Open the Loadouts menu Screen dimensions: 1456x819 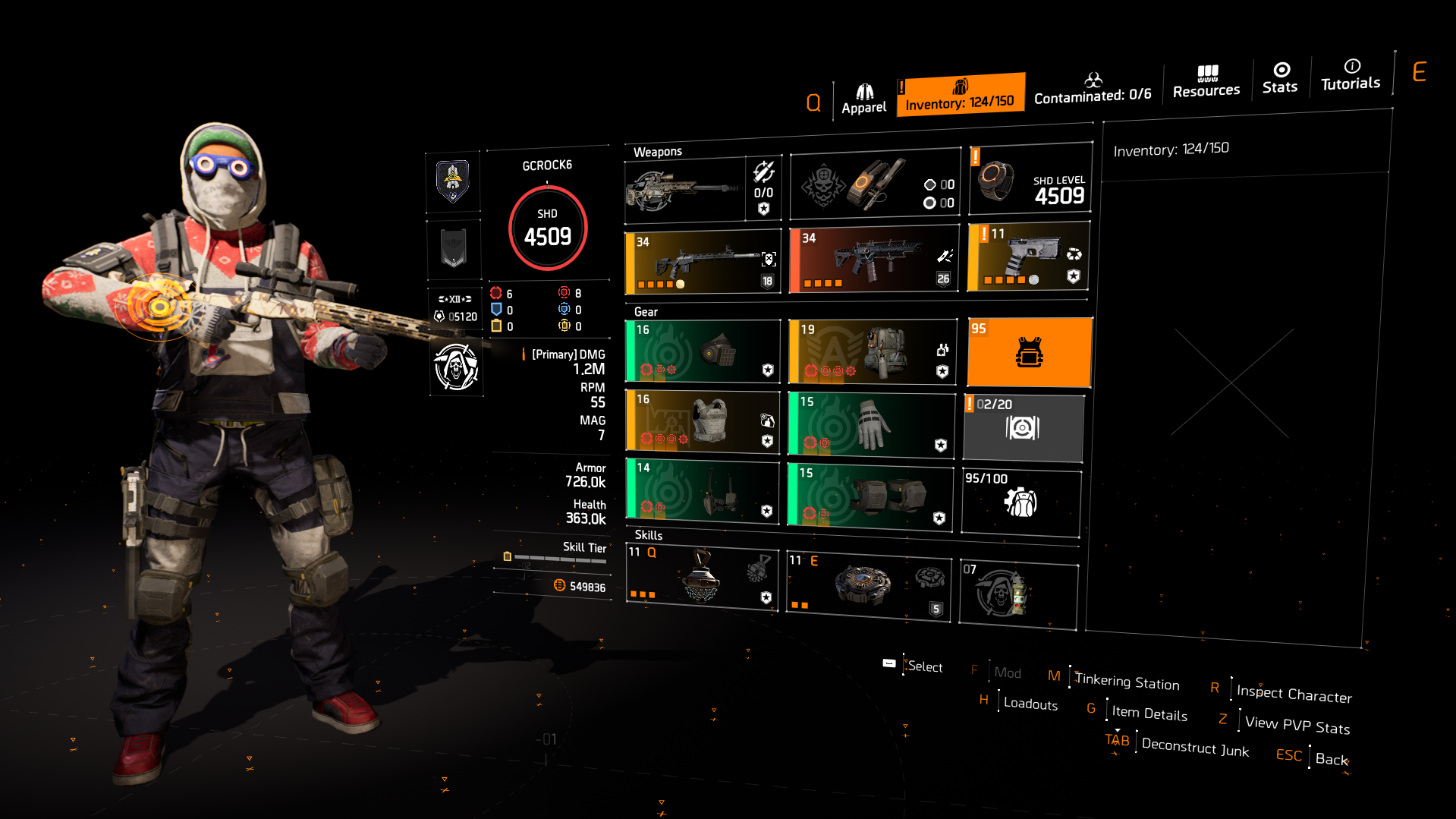click(1030, 704)
